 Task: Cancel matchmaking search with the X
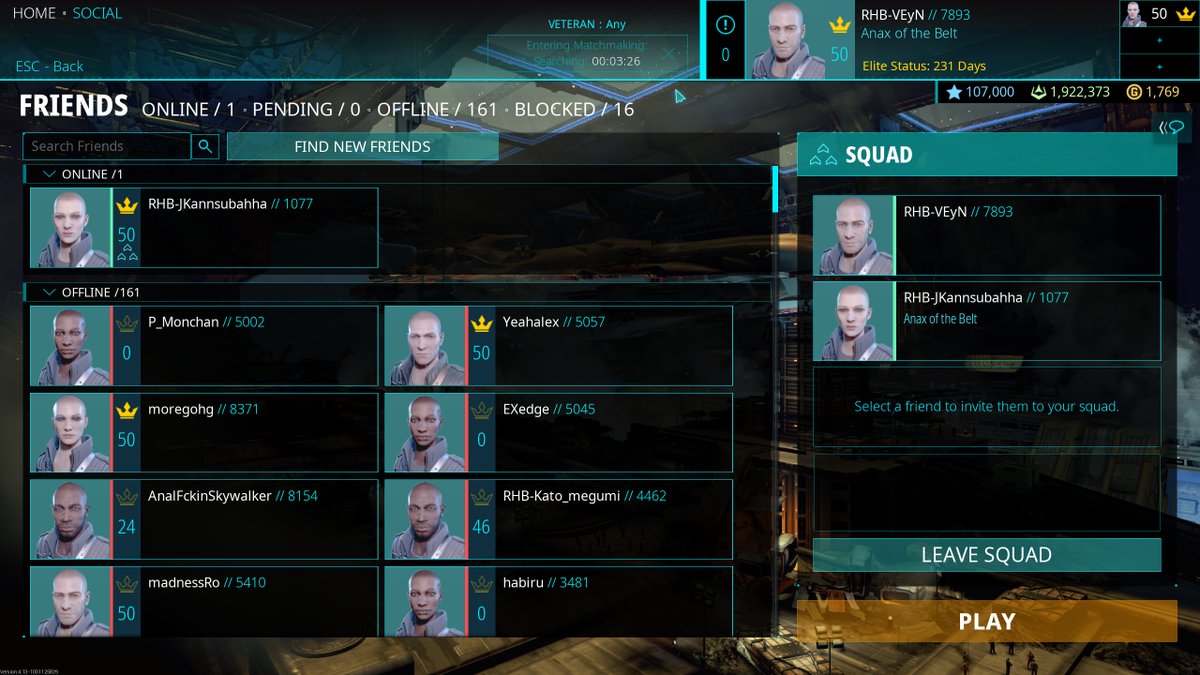coord(665,60)
